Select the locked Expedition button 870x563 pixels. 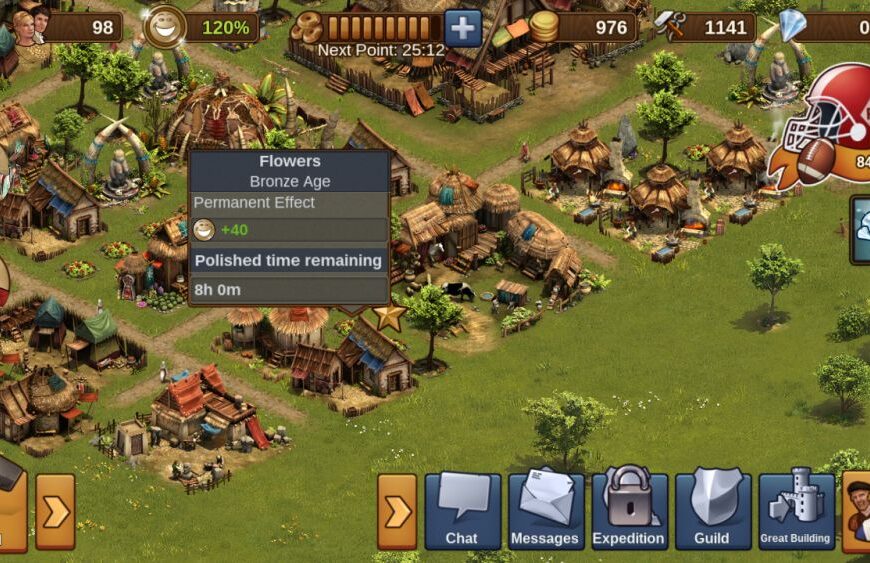pos(628,511)
